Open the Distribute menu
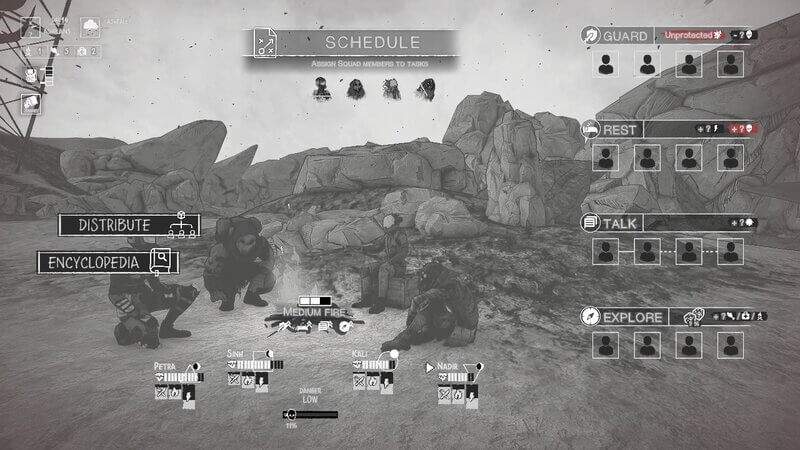This screenshot has height=450, width=800. click(x=128, y=225)
